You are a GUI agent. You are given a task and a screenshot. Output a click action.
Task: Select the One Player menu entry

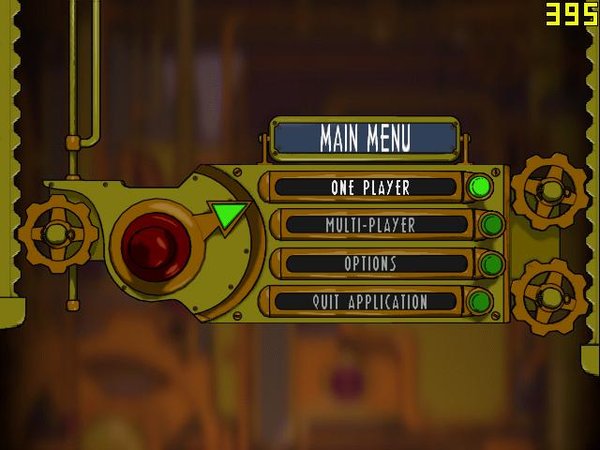coord(370,187)
